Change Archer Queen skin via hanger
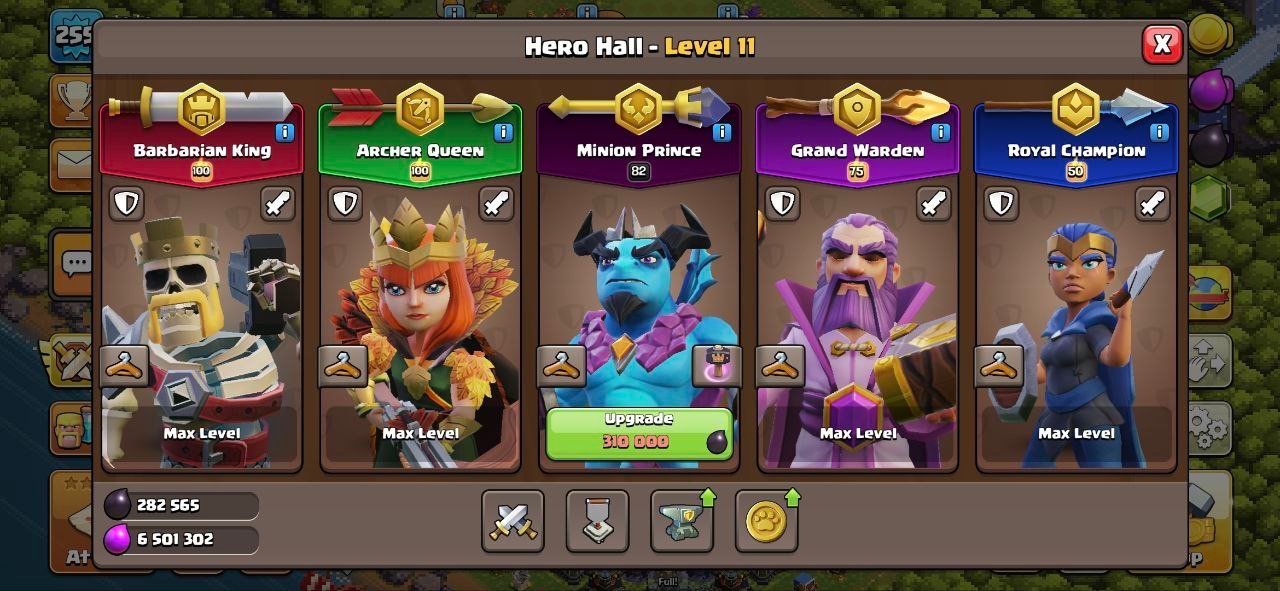This screenshot has height=591, width=1280. pyautogui.click(x=343, y=367)
